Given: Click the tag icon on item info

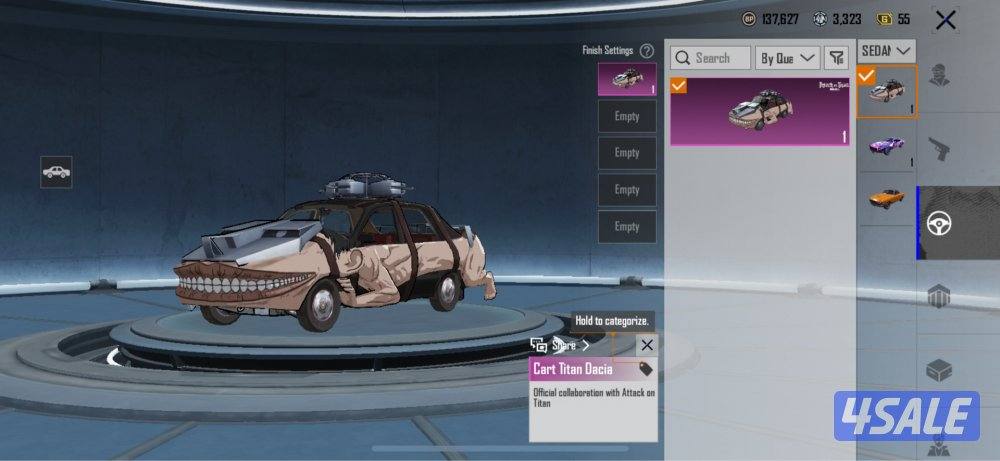Looking at the screenshot, I should tap(646, 368).
